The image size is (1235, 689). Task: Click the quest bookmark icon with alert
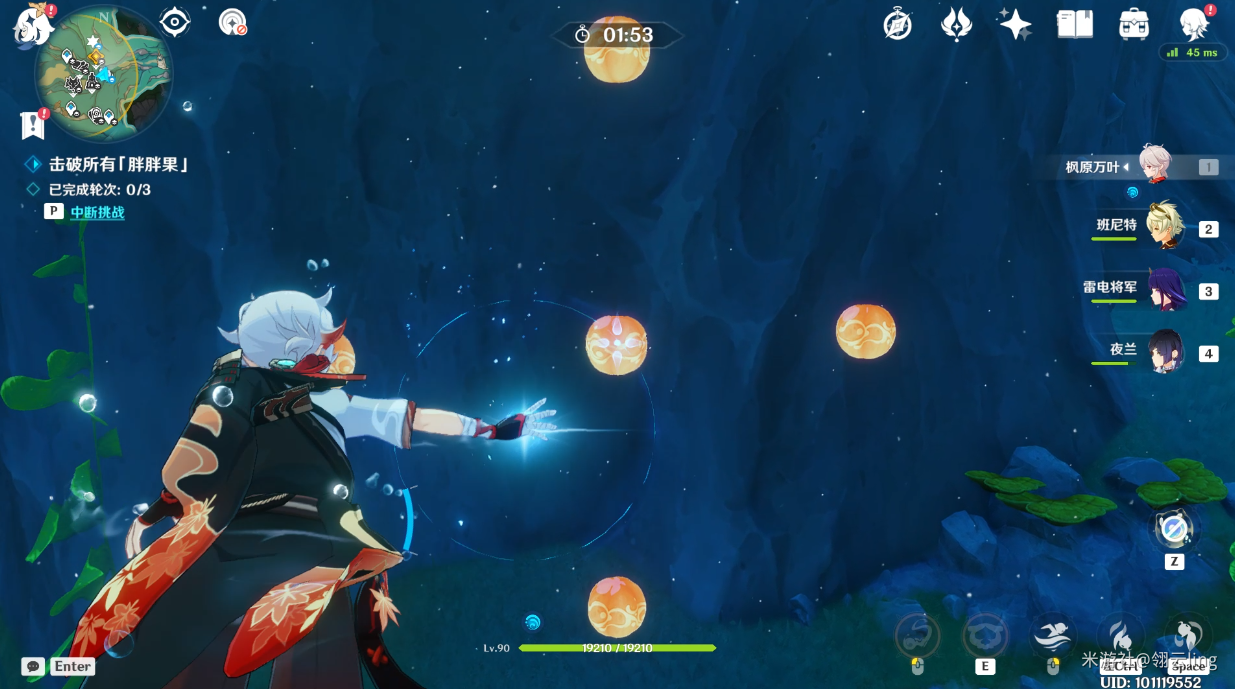tap(32, 125)
